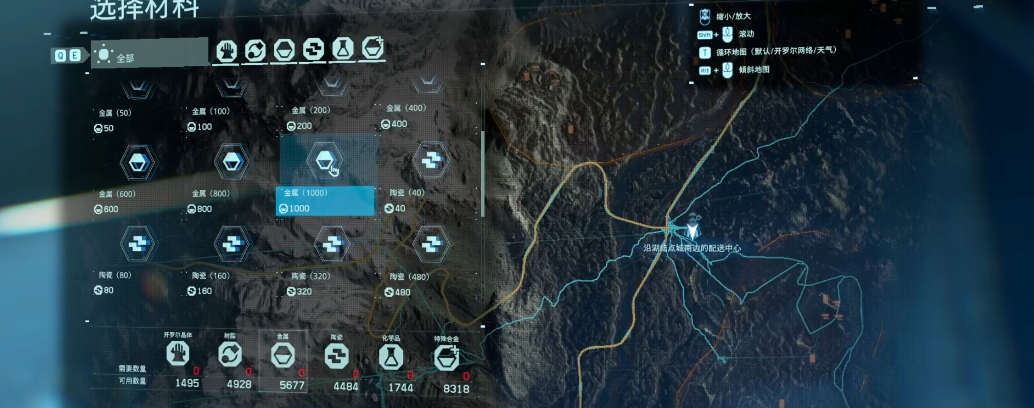The image size is (1034, 408).
Task: Pick the 金属 (800) material tile
Action: [233, 160]
